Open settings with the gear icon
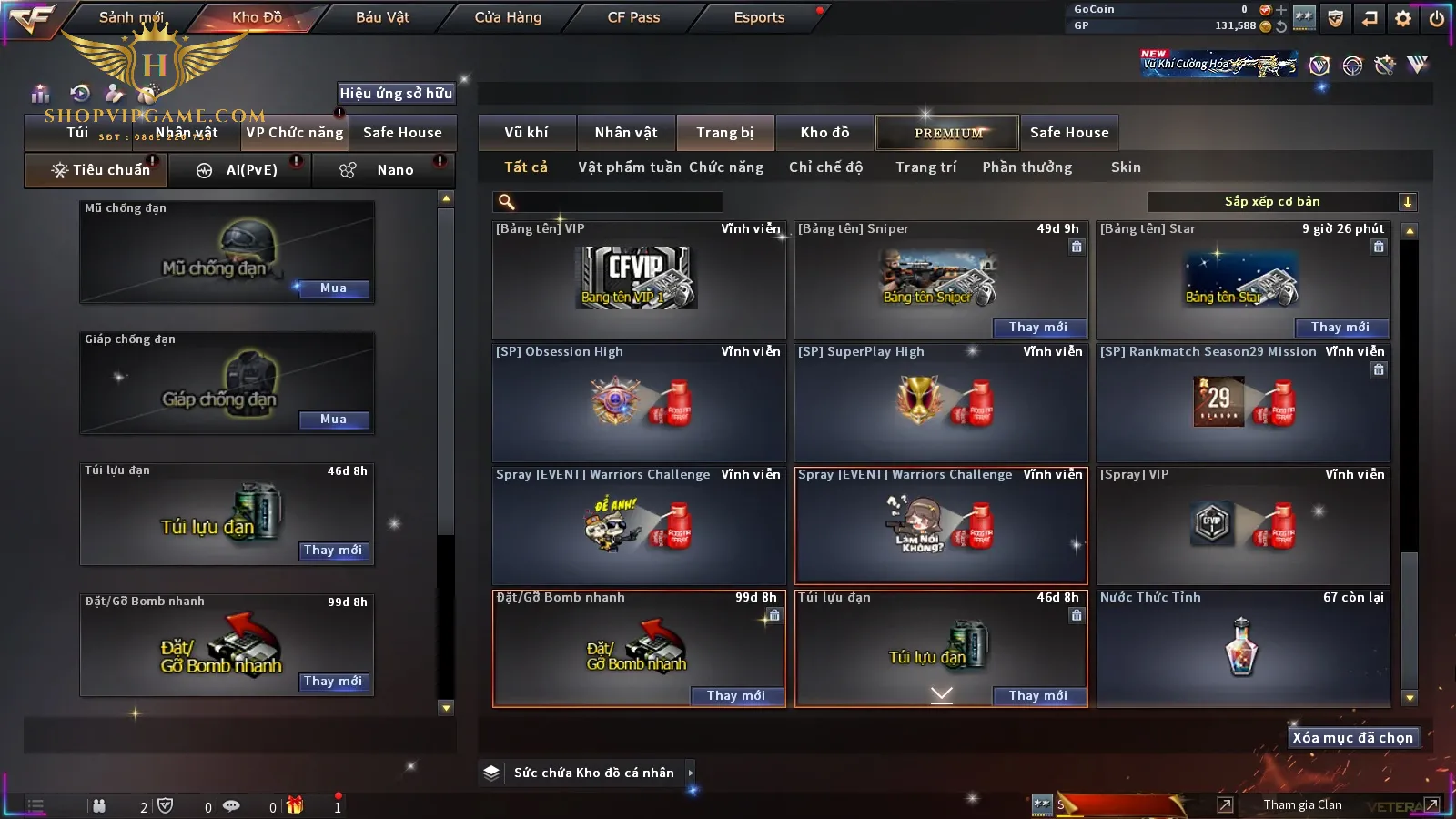 [x=1403, y=18]
